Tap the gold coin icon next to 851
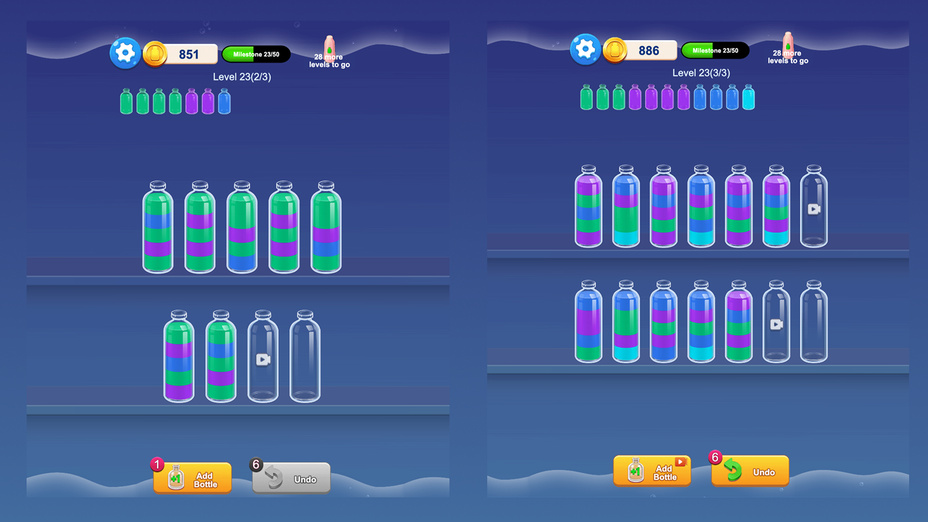Image resolution: width=928 pixels, height=522 pixels. 155,53
